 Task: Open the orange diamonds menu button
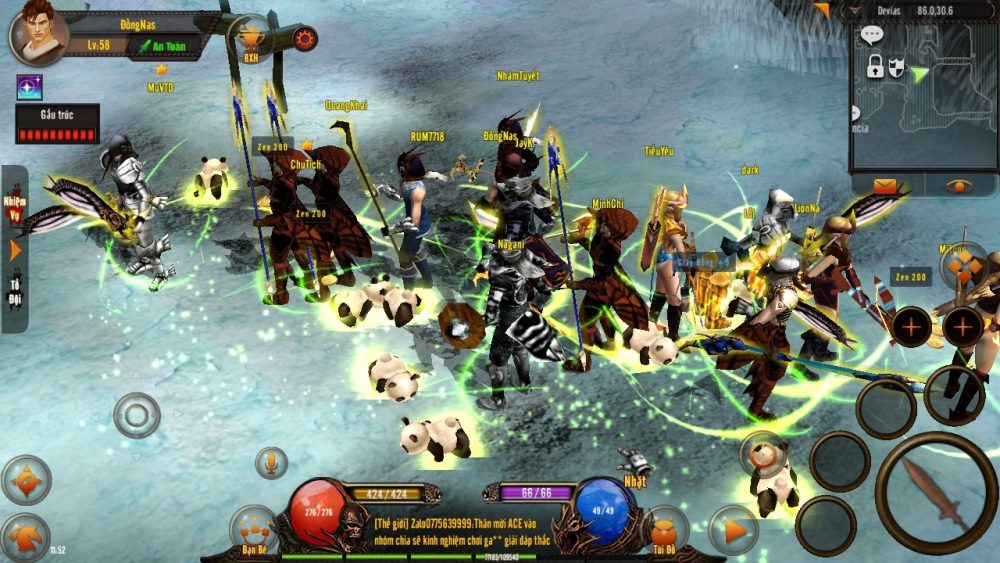[964, 265]
